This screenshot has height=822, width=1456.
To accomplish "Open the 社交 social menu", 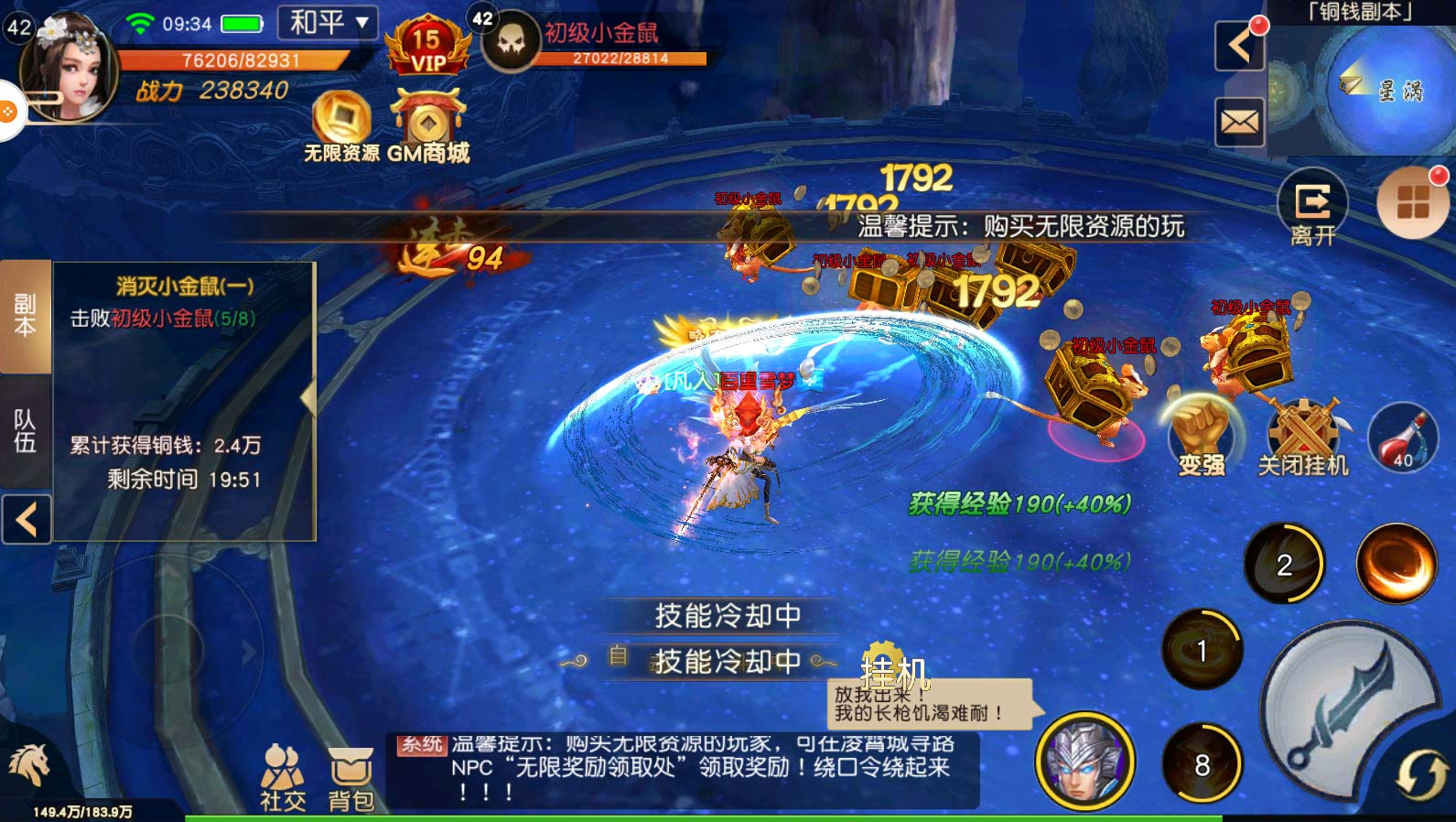I will [283, 778].
